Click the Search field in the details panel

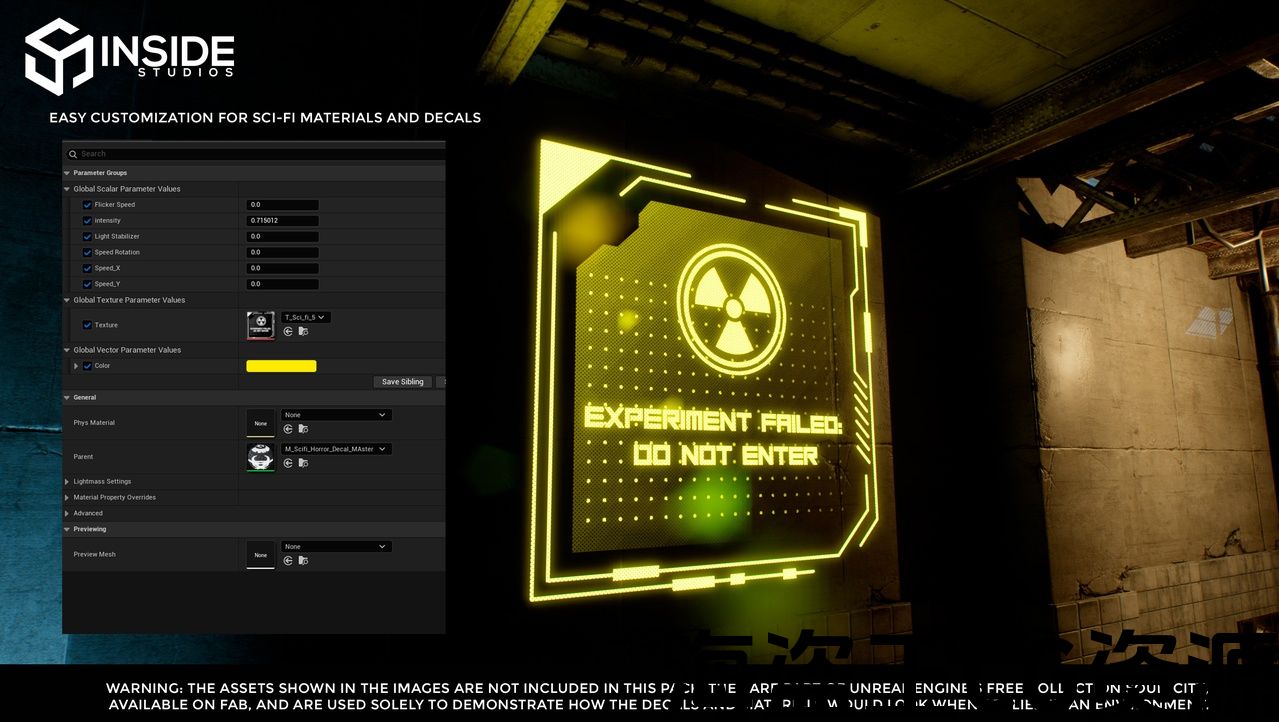click(250, 154)
